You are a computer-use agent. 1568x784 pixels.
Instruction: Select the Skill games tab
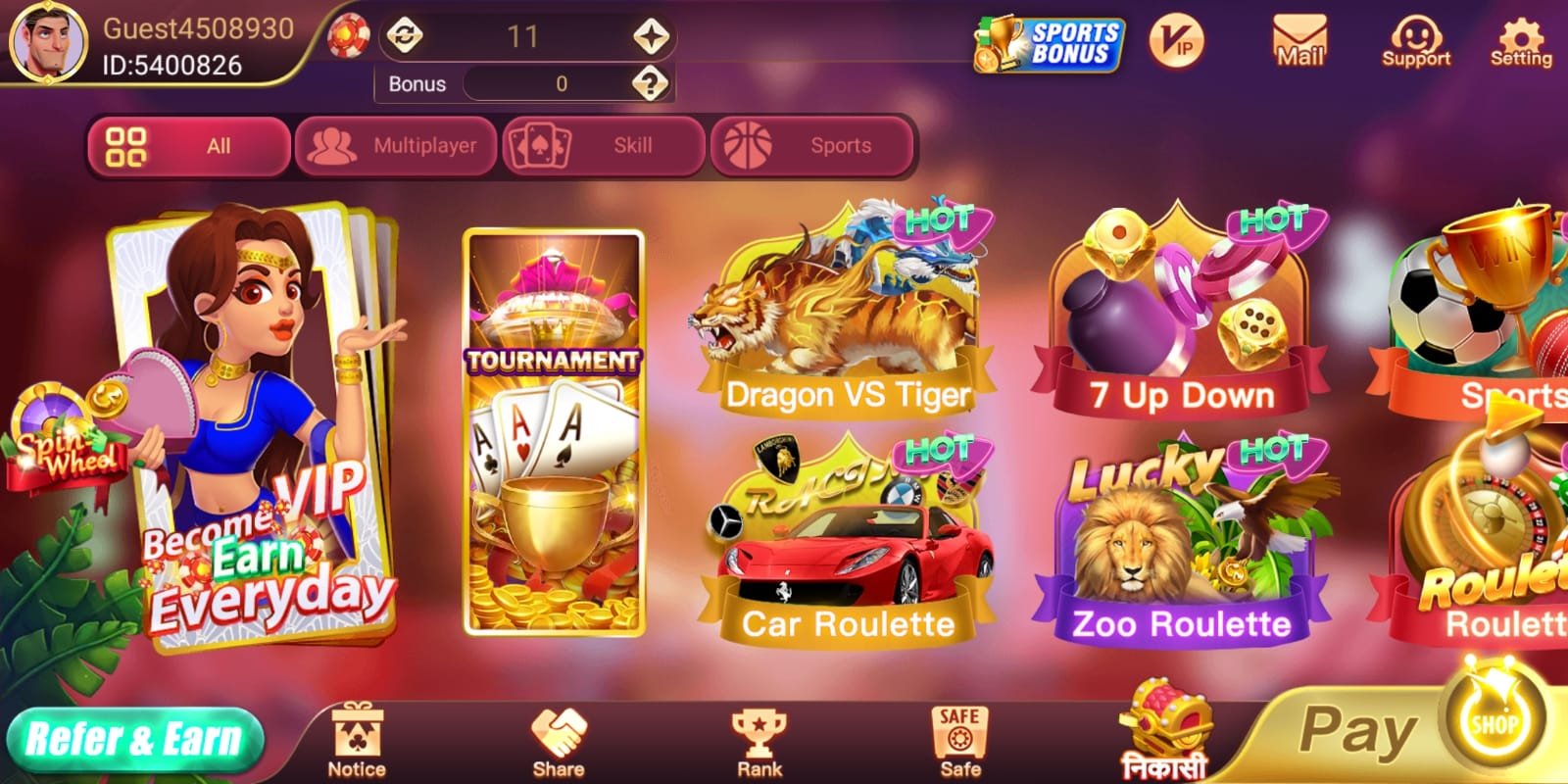click(x=603, y=145)
